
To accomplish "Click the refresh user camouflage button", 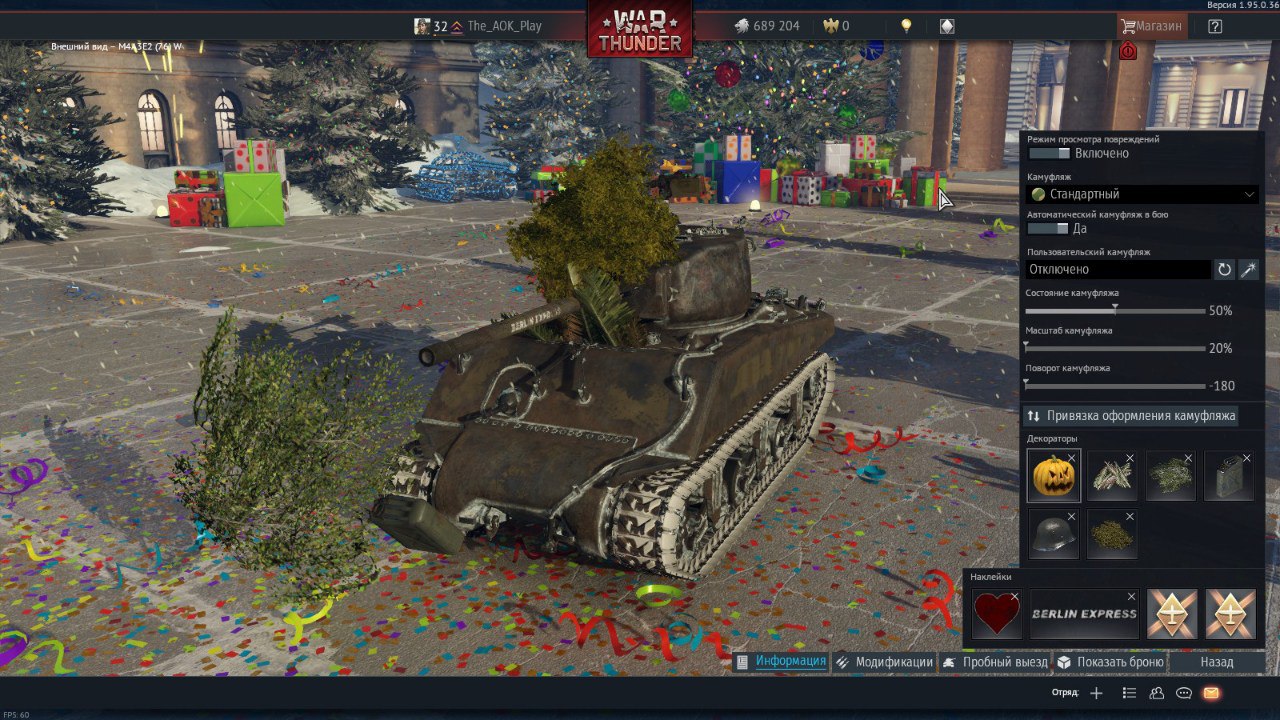I will [x=1224, y=269].
